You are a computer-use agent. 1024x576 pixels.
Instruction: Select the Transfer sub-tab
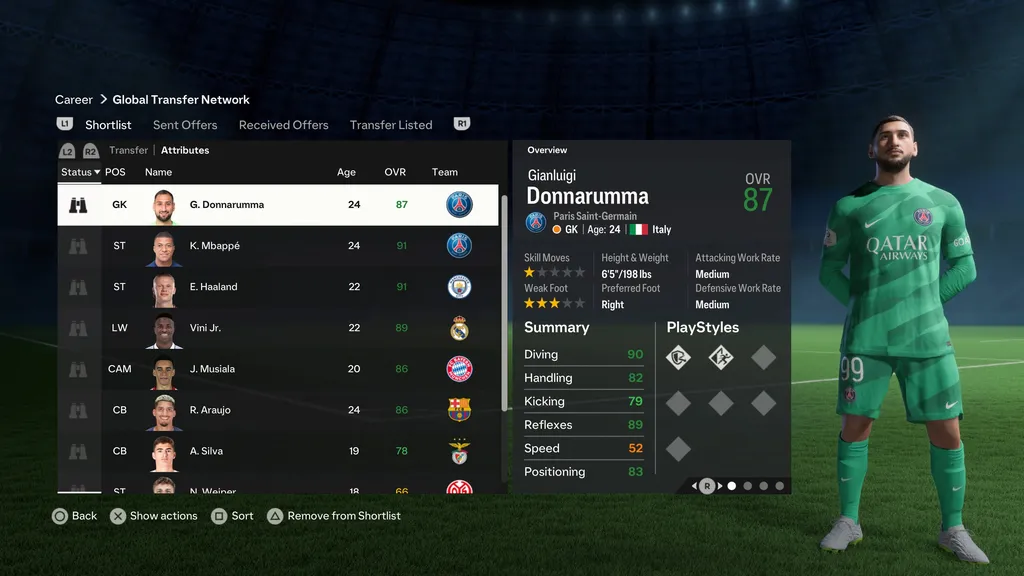tap(128, 150)
